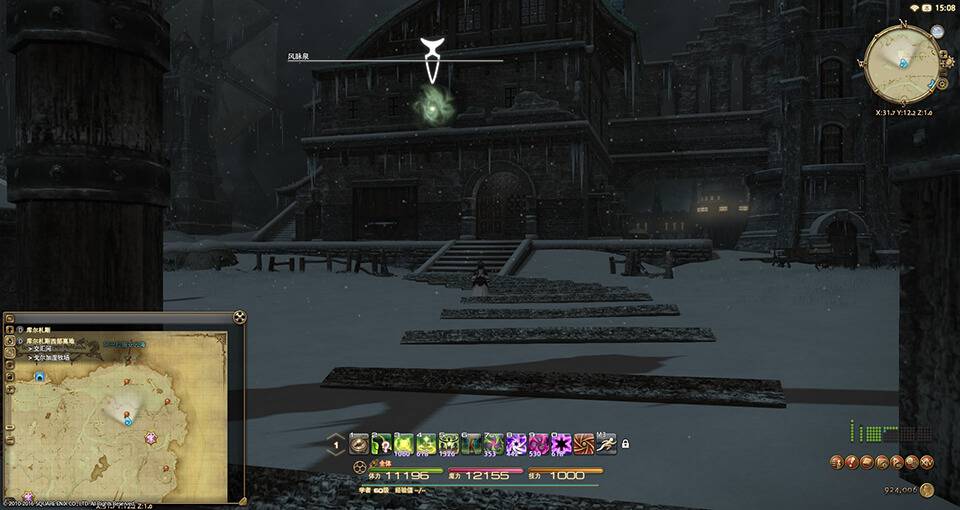960x510 pixels.
Task: Use the orange swirl ability on the hotbar
Action: pos(584,443)
